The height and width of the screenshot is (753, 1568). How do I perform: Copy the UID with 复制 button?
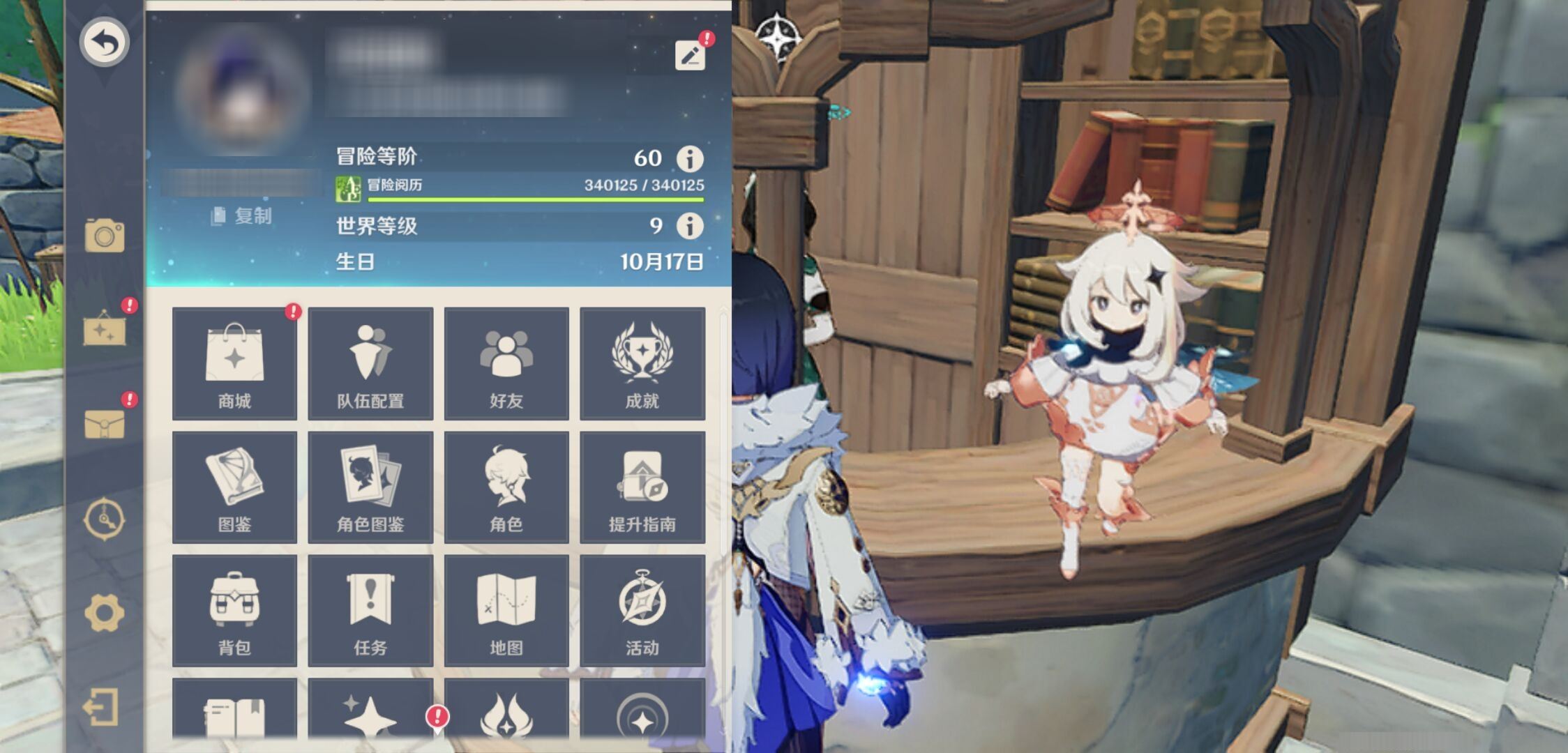pyautogui.click(x=242, y=216)
